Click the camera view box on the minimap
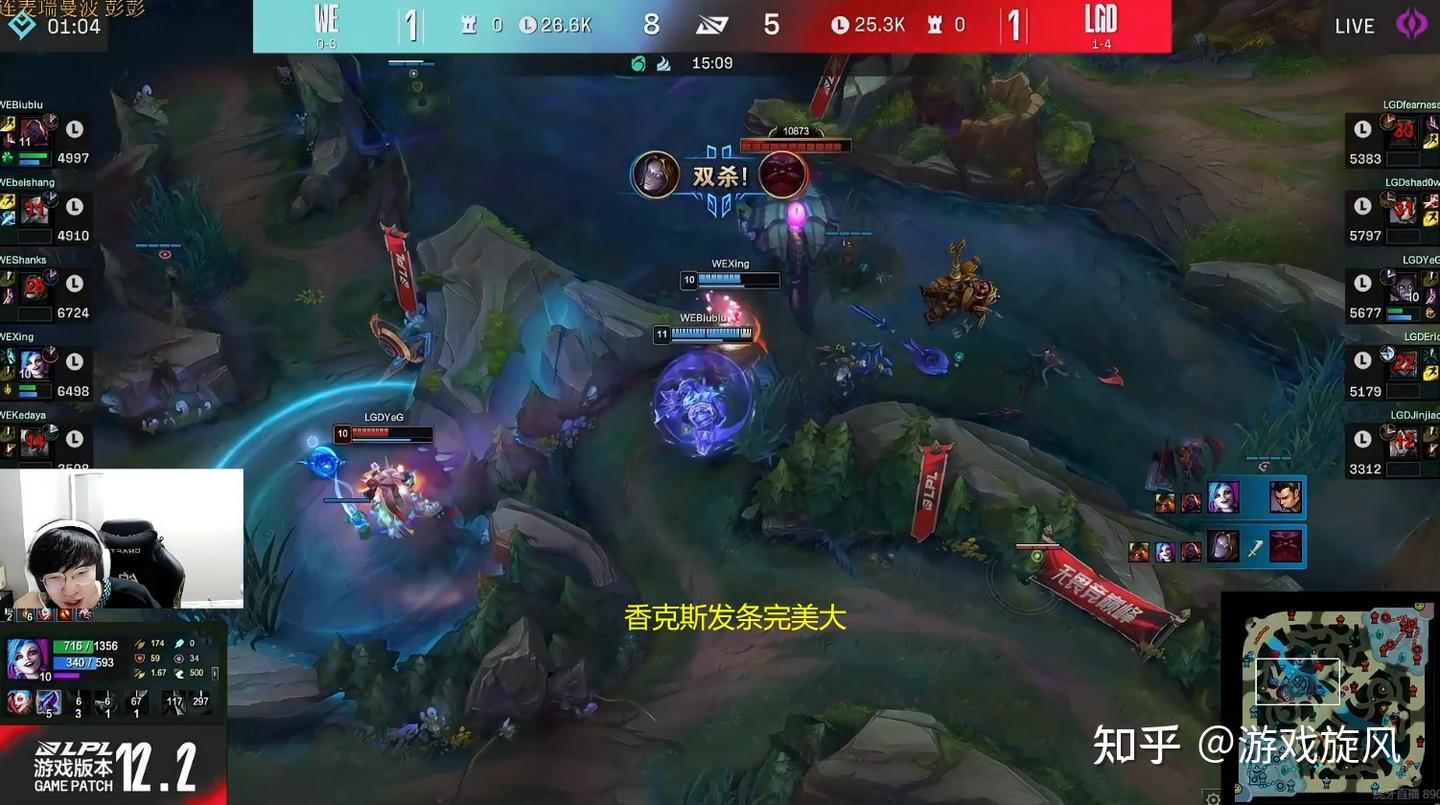The width and height of the screenshot is (1440, 805). click(x=1300, y=681)
